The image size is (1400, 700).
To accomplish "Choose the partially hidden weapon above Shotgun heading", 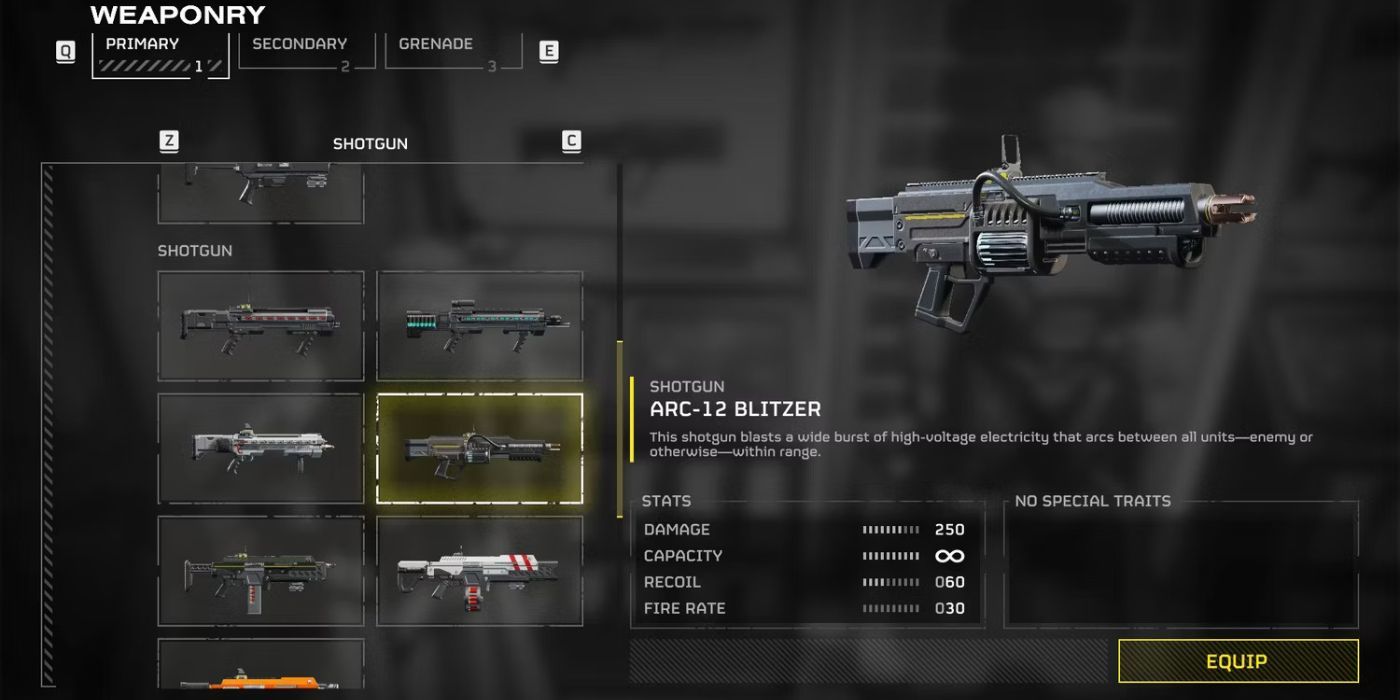I will pyautogui.click(x=261, y=195).
